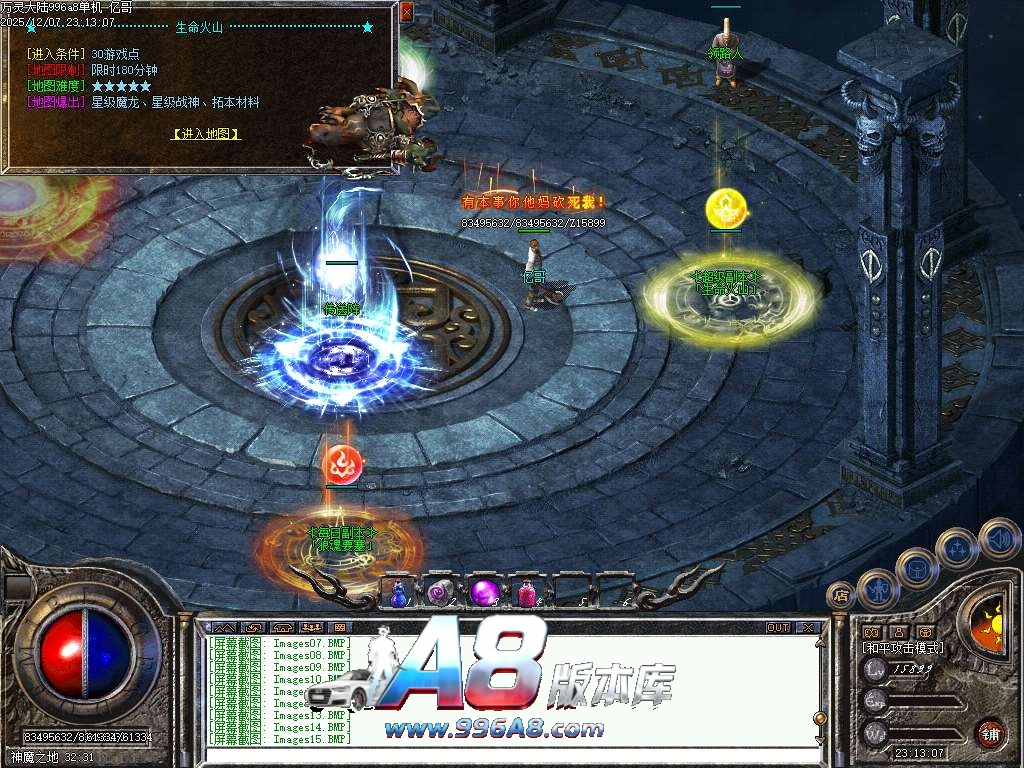The image size is (1024, 768).
Task: Activate the purple orb in hotbar slot 3
Action: pyautogui.click(x=484, y=592)
